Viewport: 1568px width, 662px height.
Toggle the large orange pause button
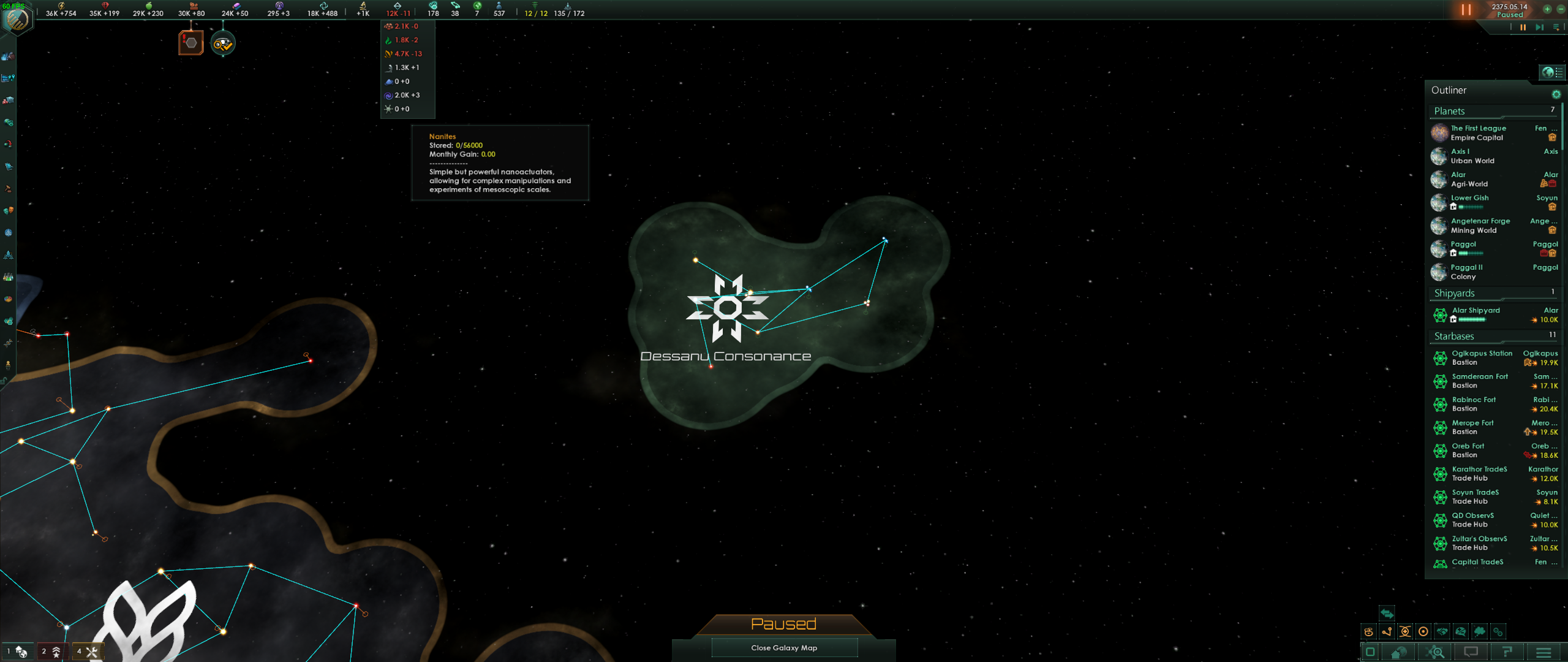pyautogui.click(x=1466, y=10)
